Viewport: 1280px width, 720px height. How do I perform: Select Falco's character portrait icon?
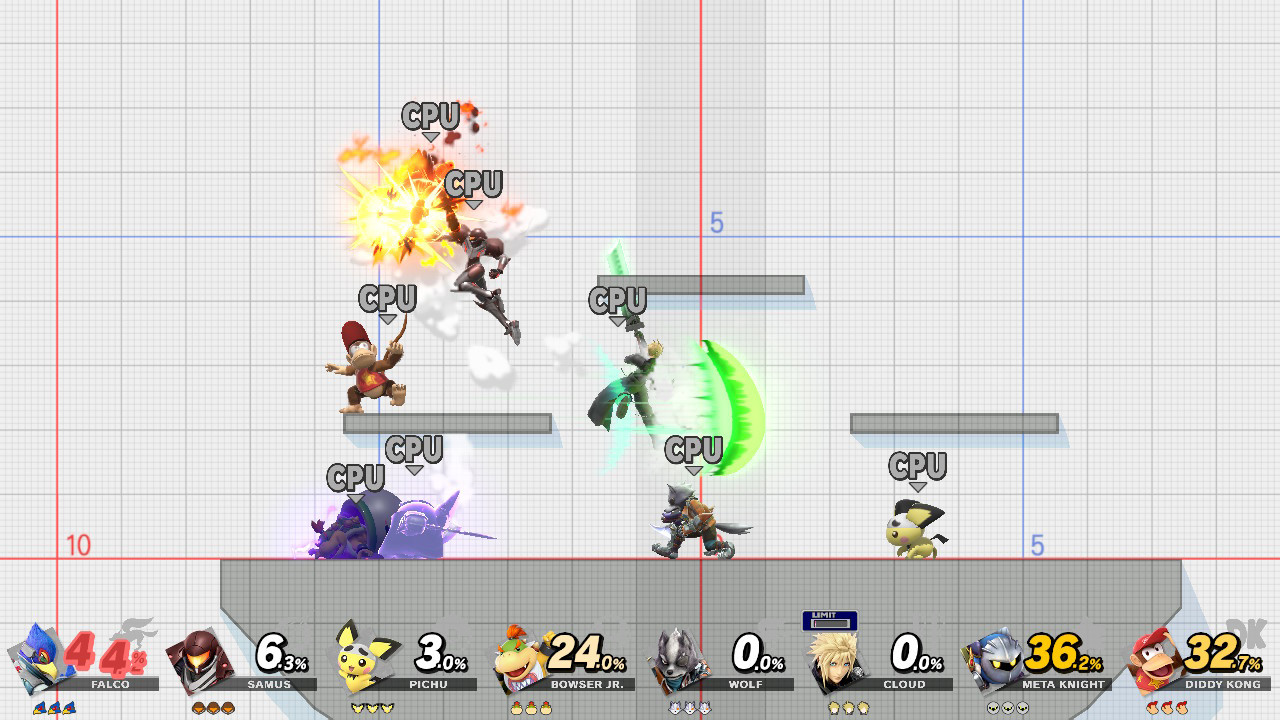click(x=40, y=663)
